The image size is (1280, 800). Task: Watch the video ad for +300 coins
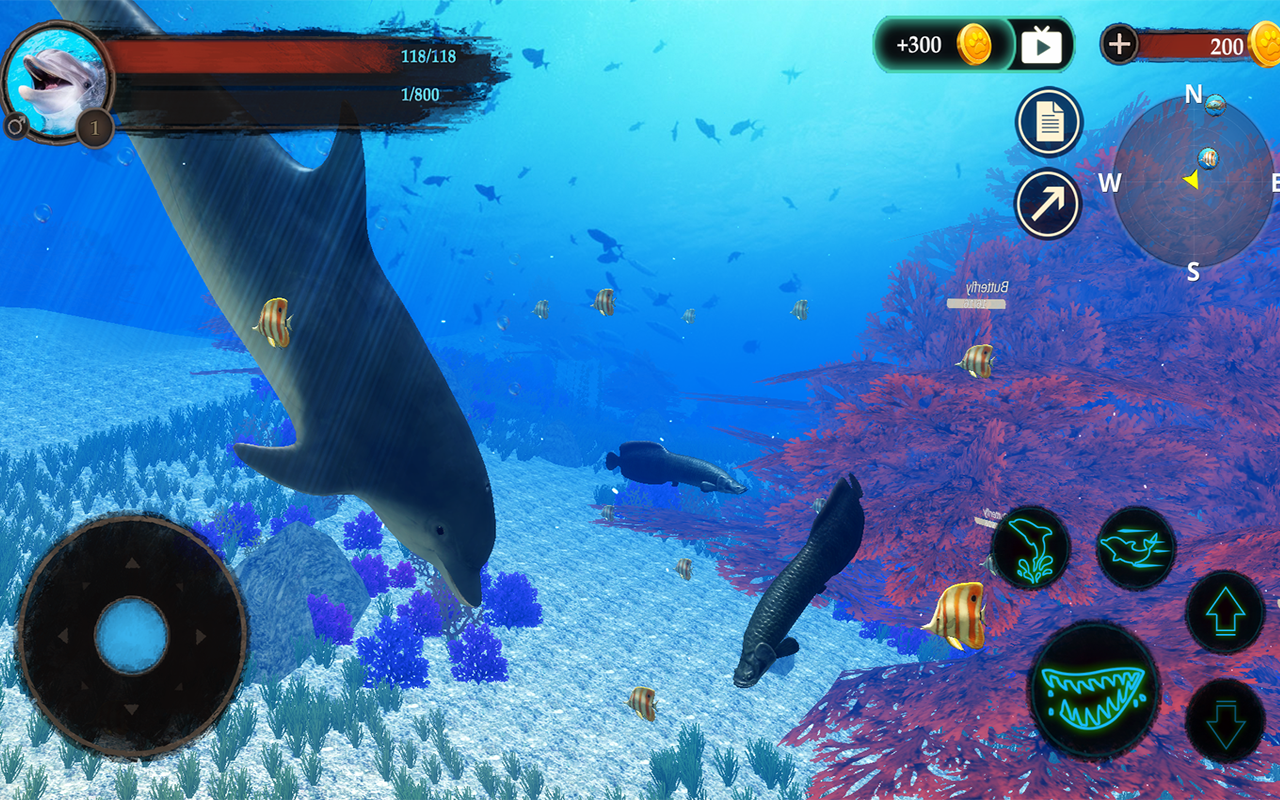(x=1041, y=45)
